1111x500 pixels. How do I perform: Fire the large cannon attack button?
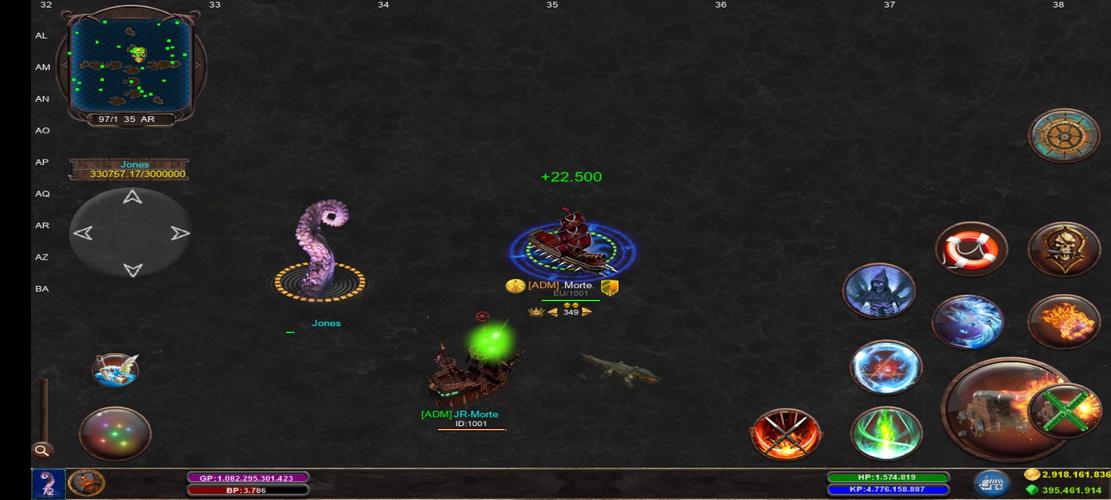[x=993, y=412]
